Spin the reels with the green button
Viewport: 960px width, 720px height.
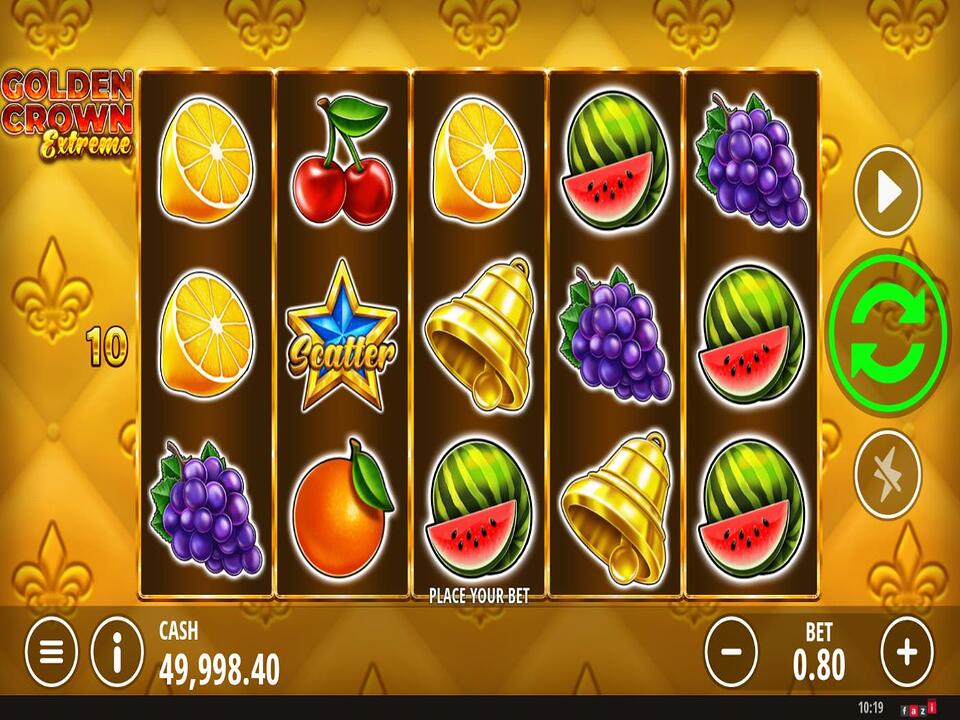click(x=887, y=333)
